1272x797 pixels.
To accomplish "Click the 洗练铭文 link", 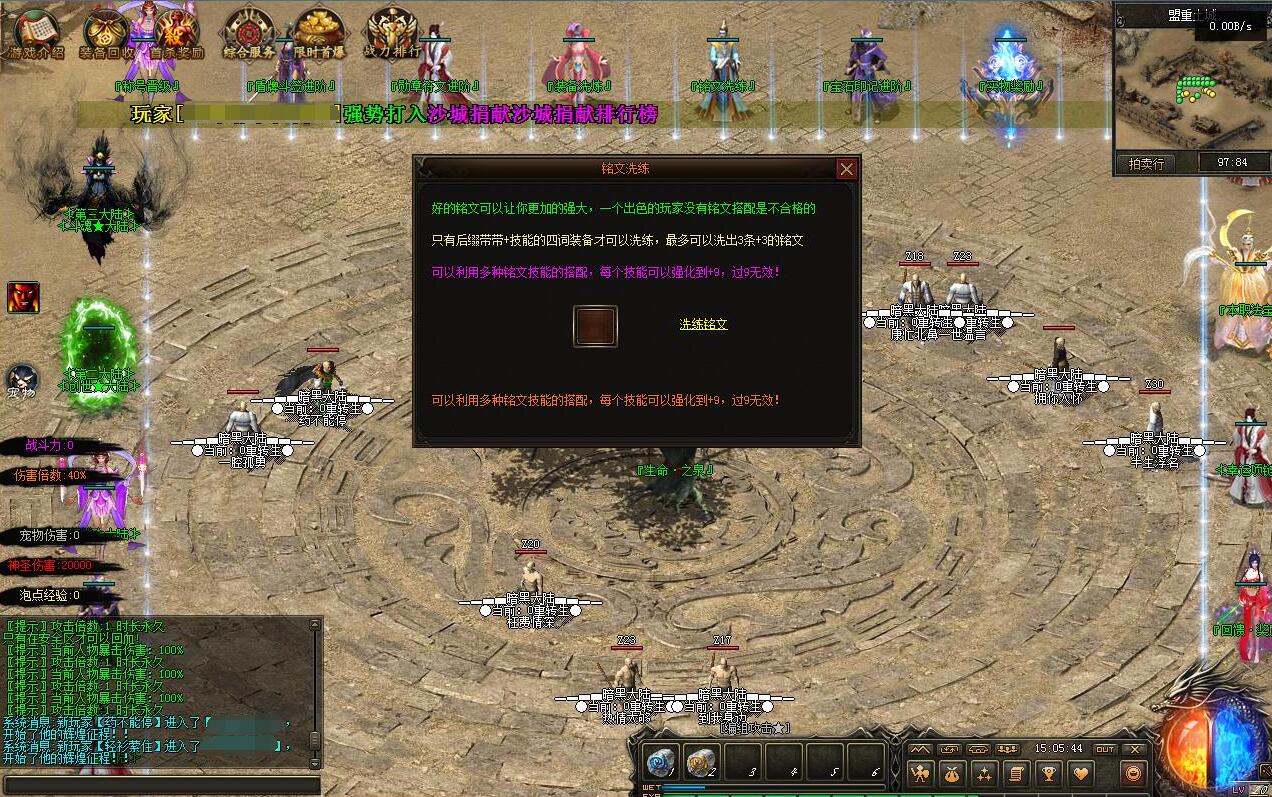I will pyautogui.click(x=703, y=324).
